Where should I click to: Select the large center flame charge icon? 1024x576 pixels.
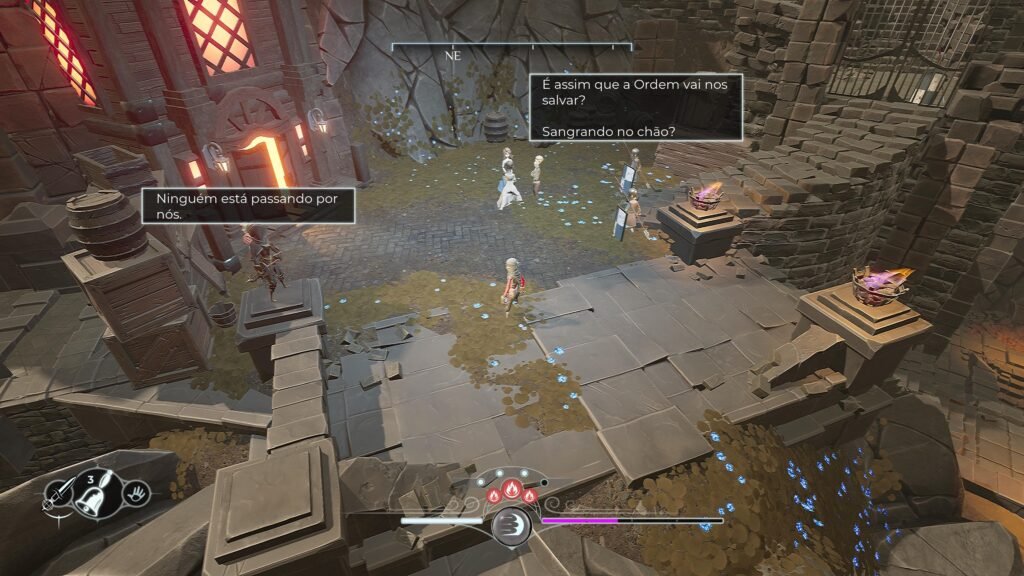coord(512,490)
